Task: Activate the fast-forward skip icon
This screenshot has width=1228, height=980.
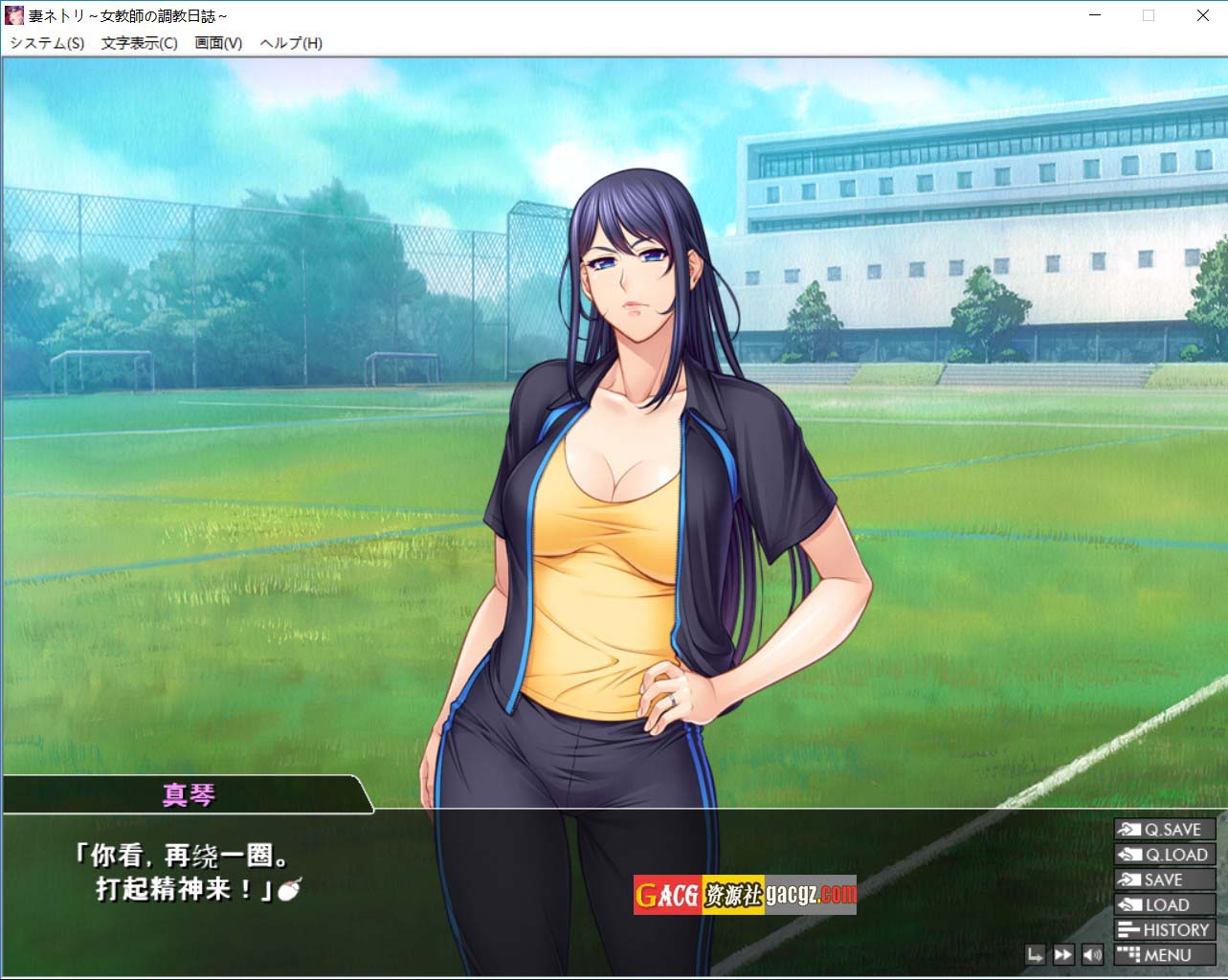Action: (x=1062, y=954)
